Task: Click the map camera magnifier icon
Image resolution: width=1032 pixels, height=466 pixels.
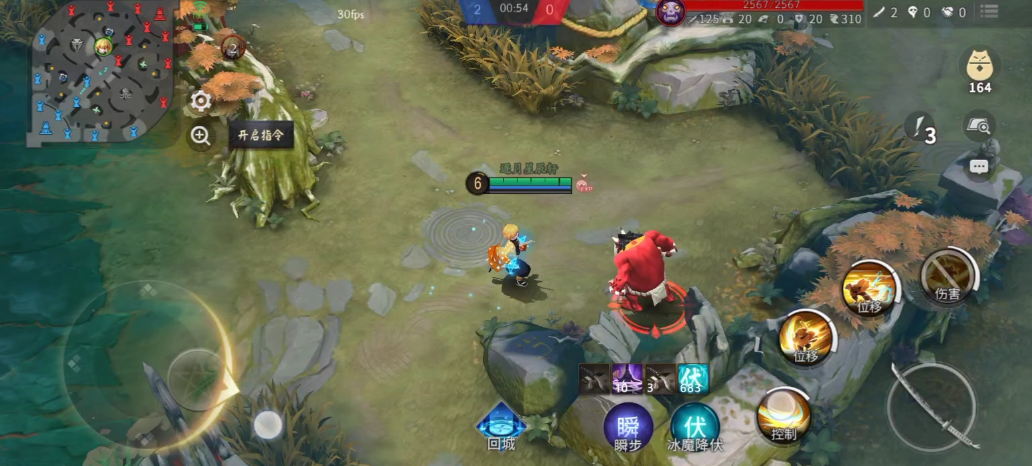Action: tap(979, 125)
